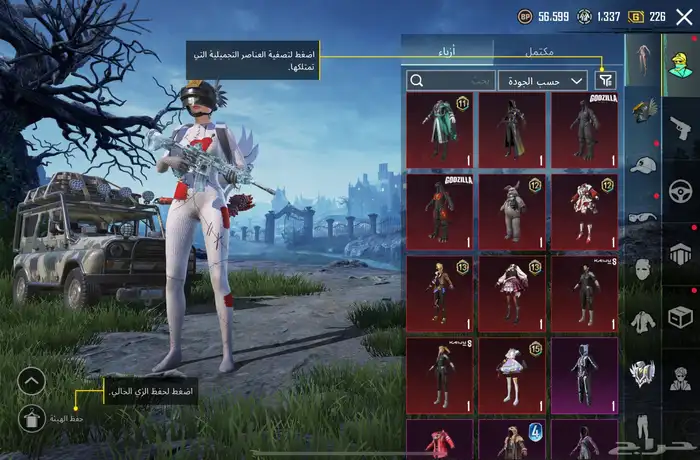This screenshot has height=460, width=700.
Task: Choose the winged helmet category
Action: [x=641, y=112]
